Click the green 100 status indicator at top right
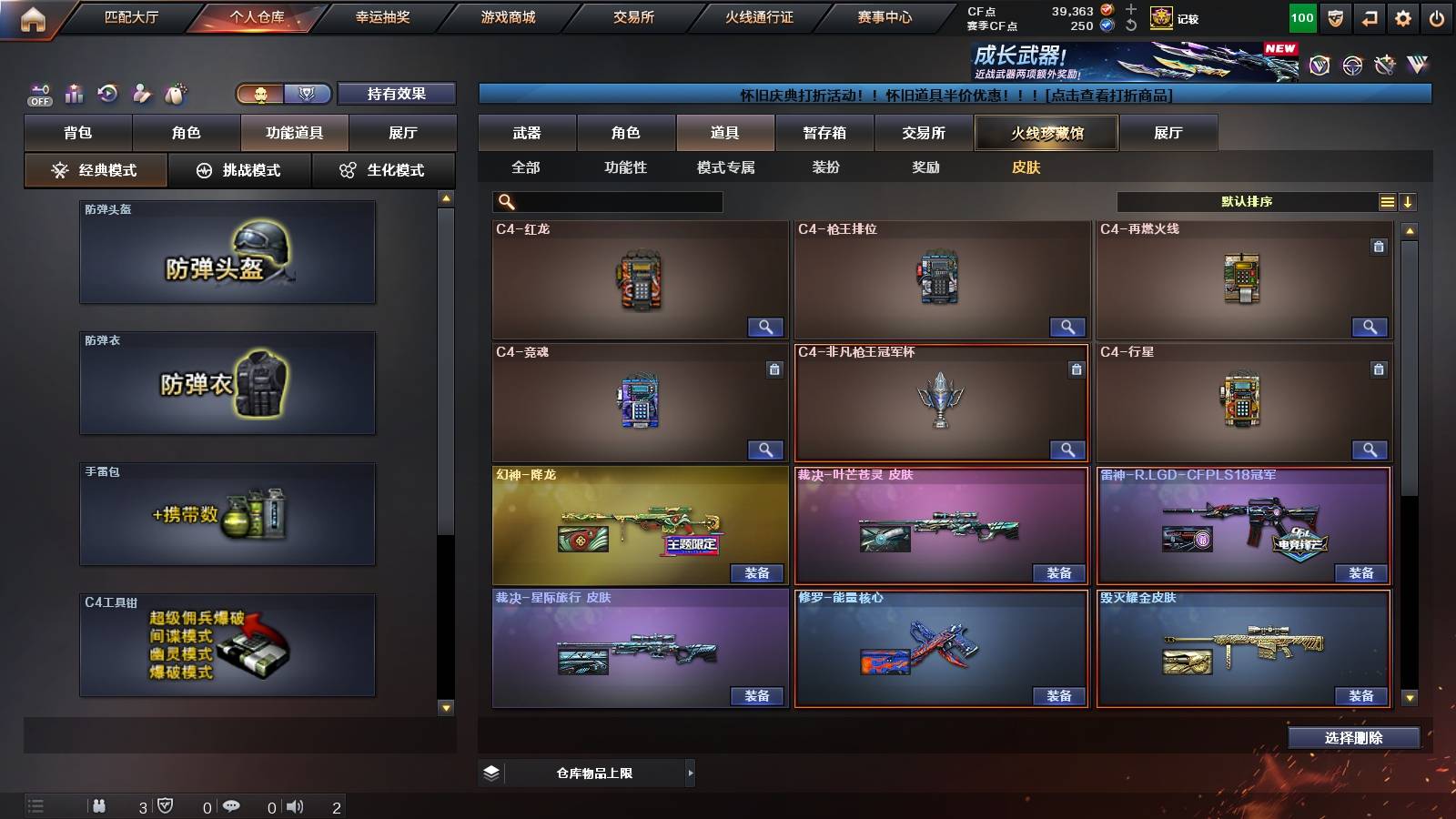The height and width of the screenshot is (819, 1456). pyautogui.click(x=1301, y=17)
